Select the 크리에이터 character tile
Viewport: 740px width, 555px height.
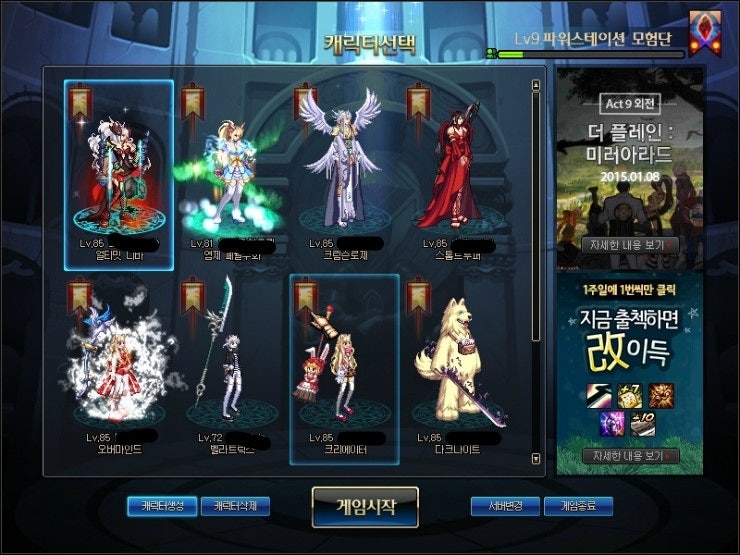[x=345, y=370]
